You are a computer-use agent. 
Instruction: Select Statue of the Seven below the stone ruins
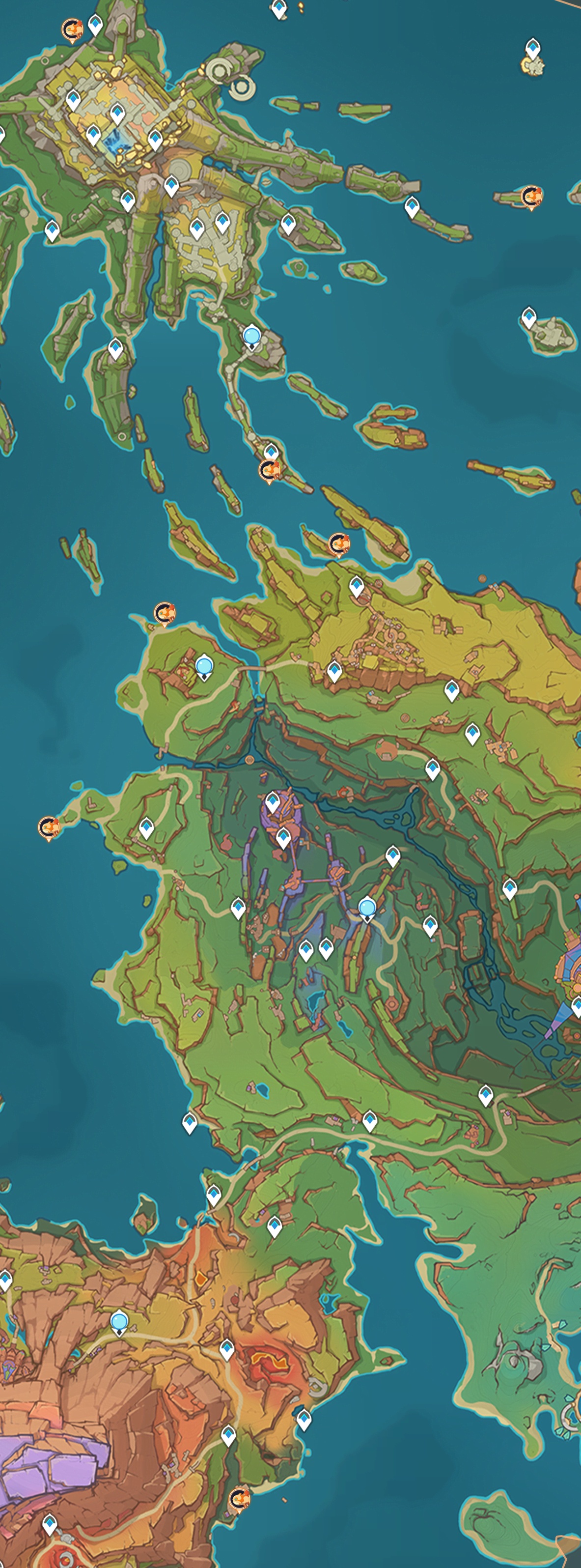(x=251, y=336)
